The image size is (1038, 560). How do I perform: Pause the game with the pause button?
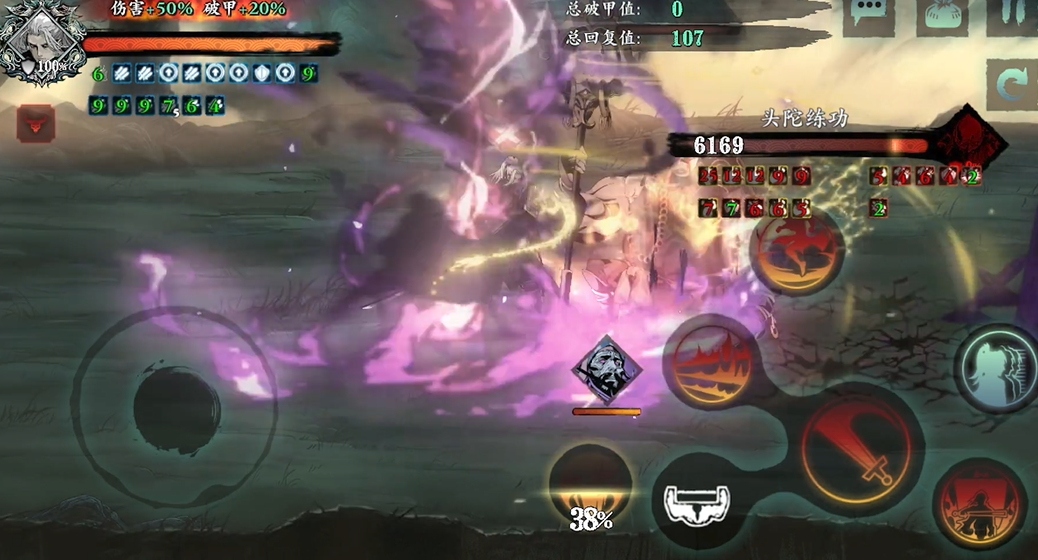1012,13
